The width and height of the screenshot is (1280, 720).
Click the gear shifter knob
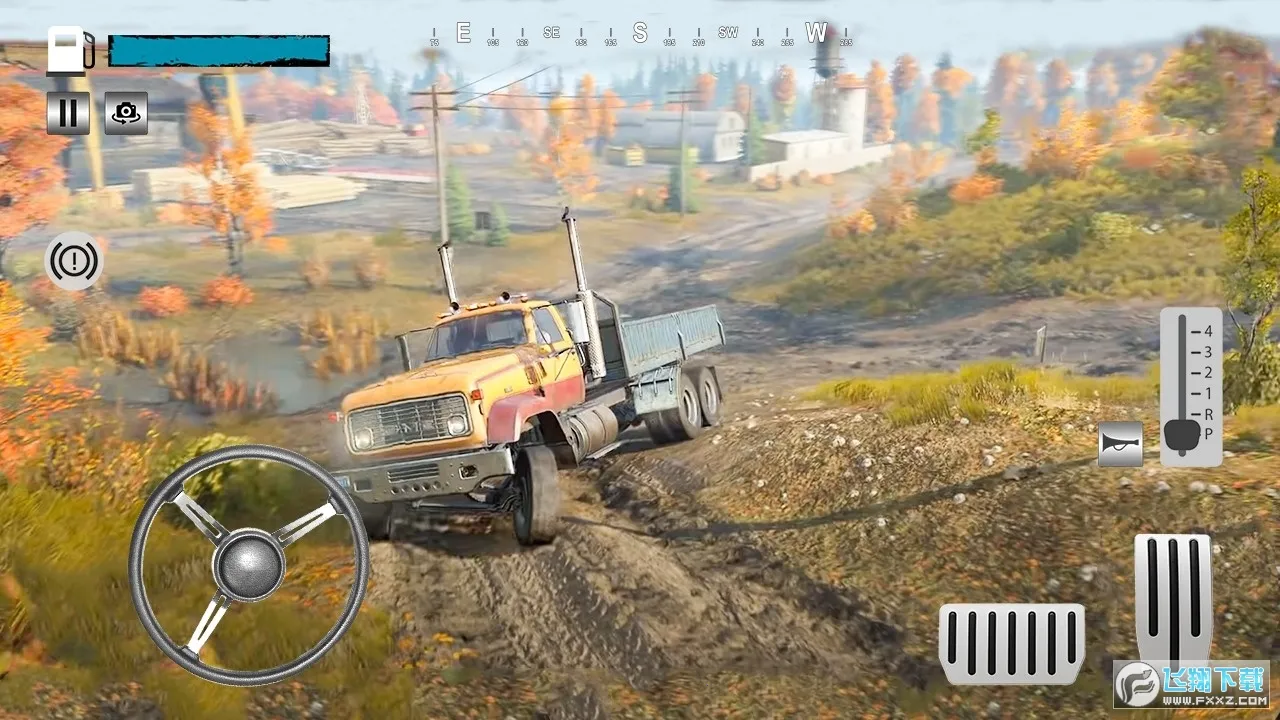[x=1182, y=434]
